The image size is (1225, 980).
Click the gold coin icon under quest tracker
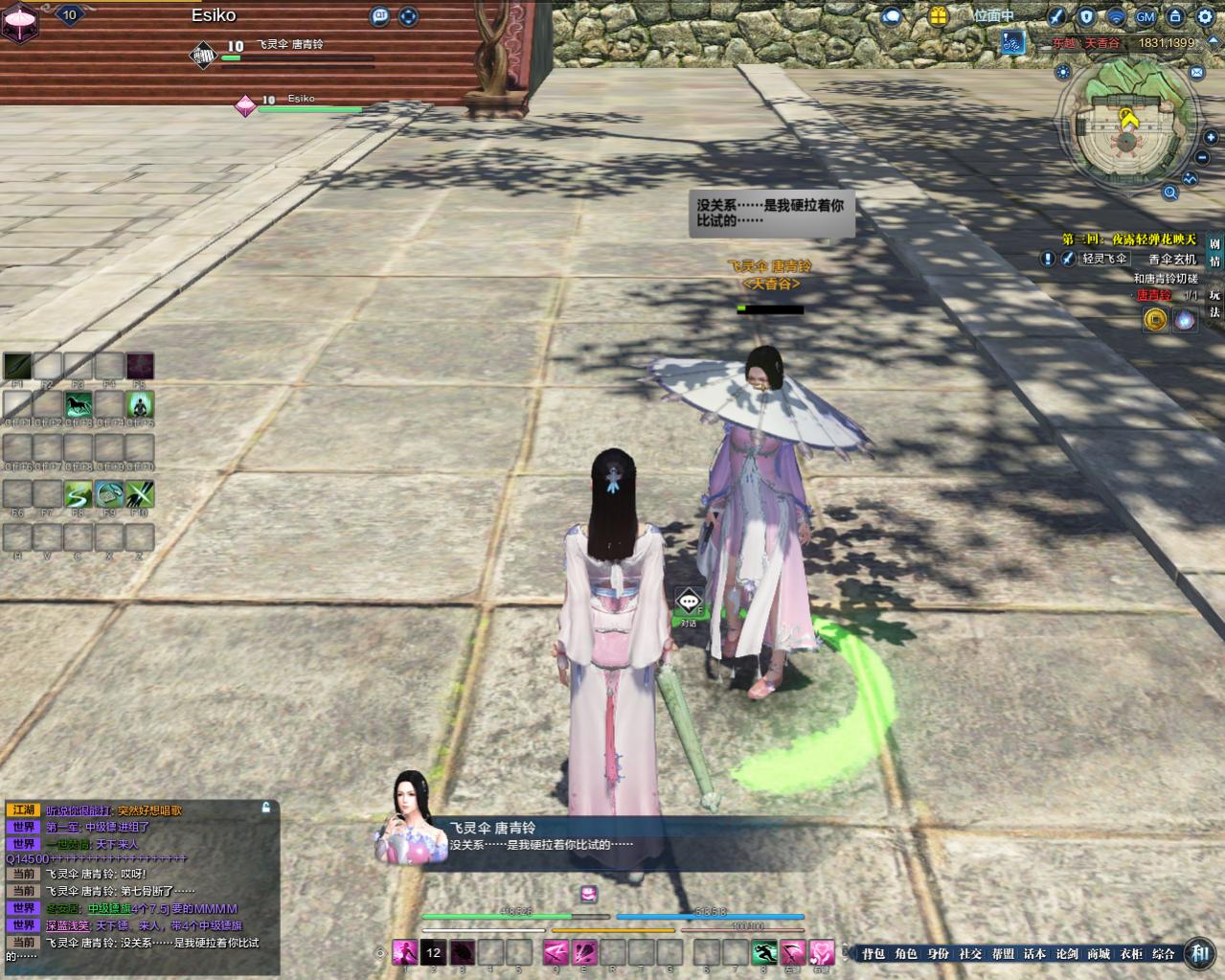pos(1155,319)
